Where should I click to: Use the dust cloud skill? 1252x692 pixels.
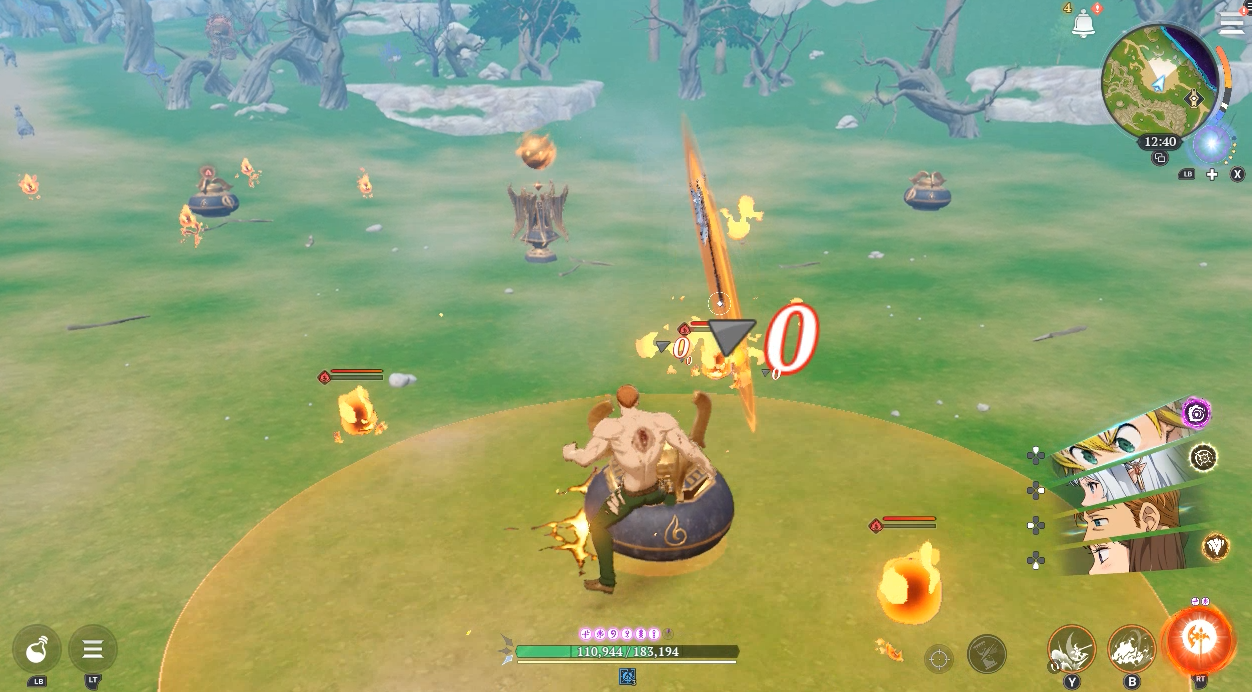click(1131, 649)
